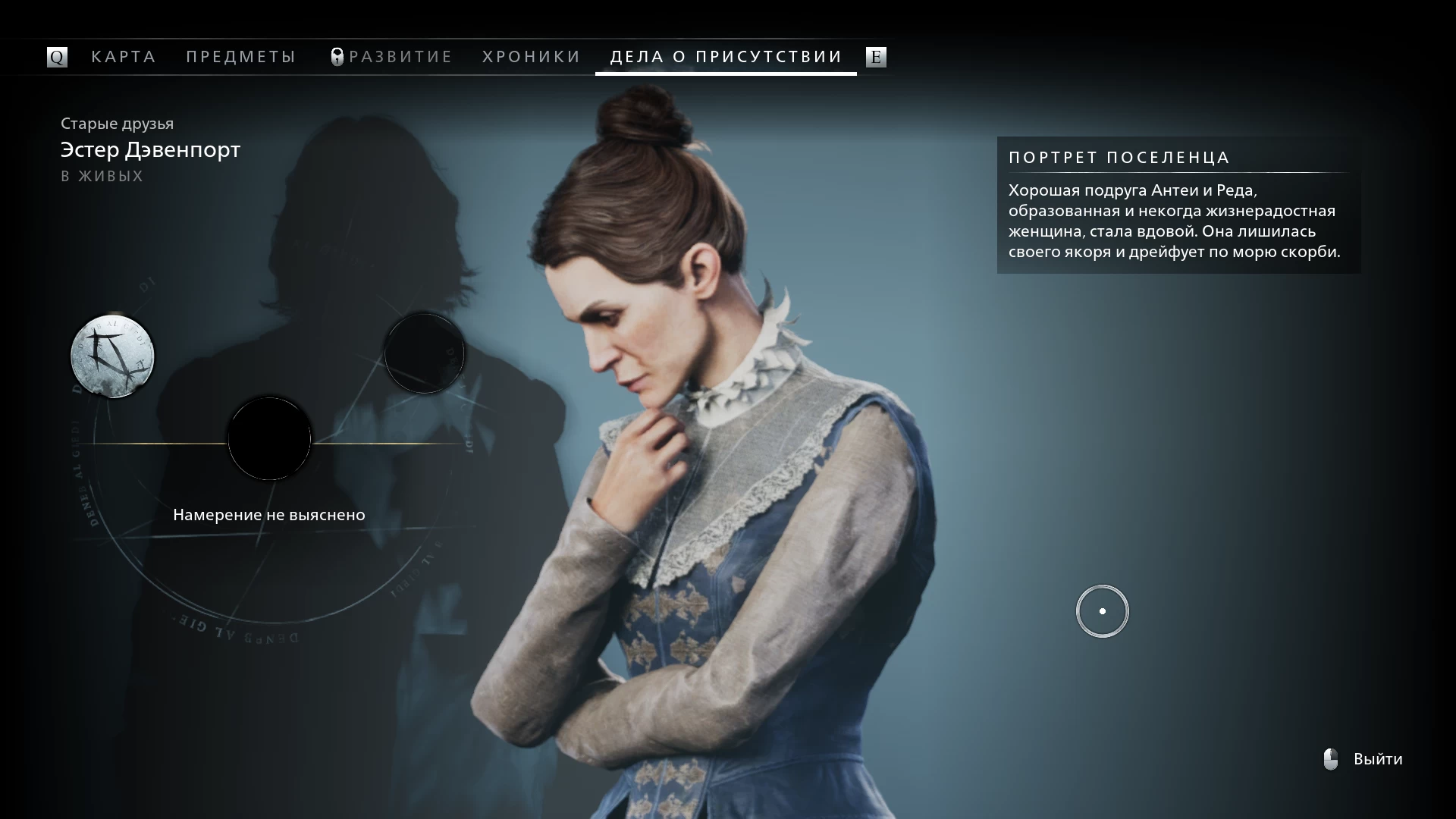Click the small dark circle node
The height and width of the screenshot is (819, 1456).
tap(425, 353)
